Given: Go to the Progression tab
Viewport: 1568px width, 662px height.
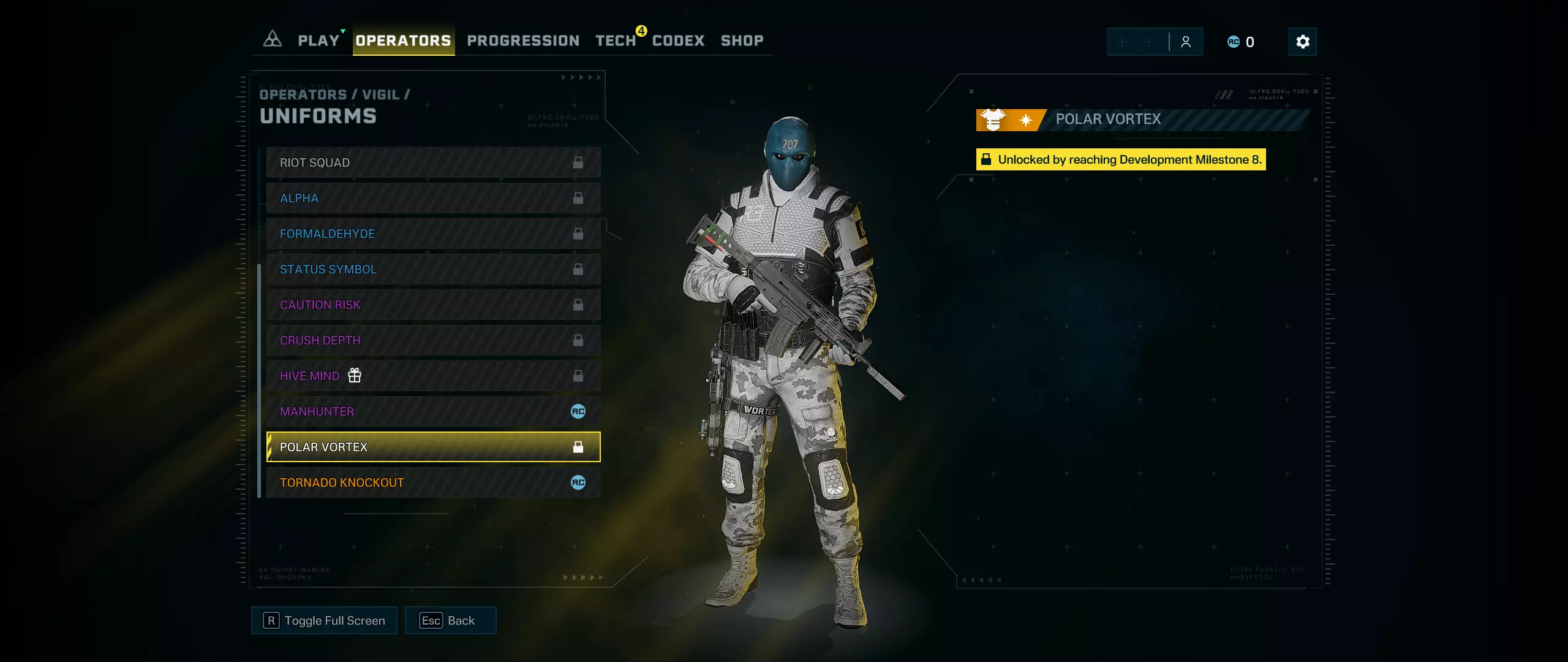Looking at the screenshot, I should coord(523,40).
